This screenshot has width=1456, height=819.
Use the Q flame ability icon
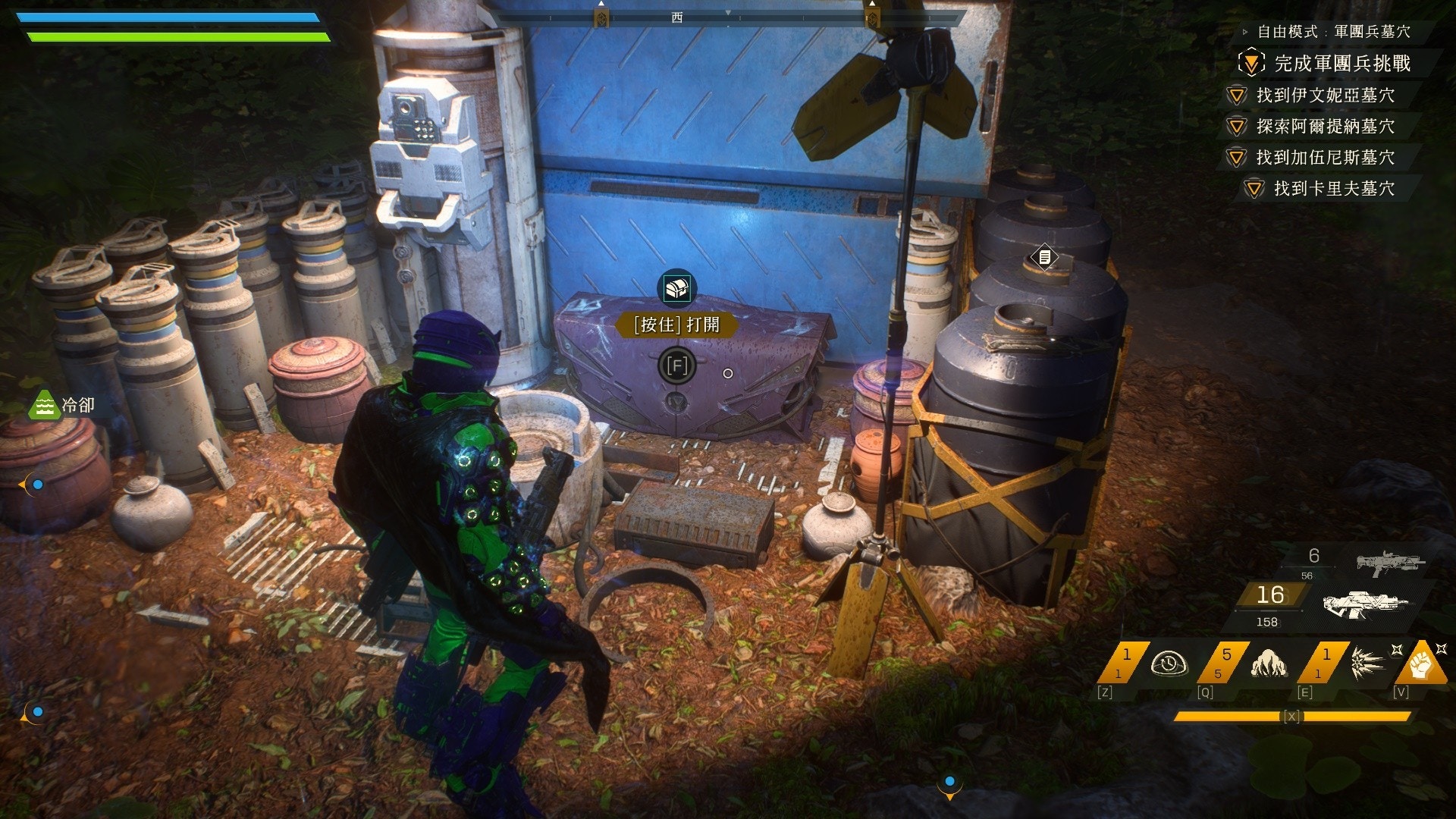tap(1268, 664)
